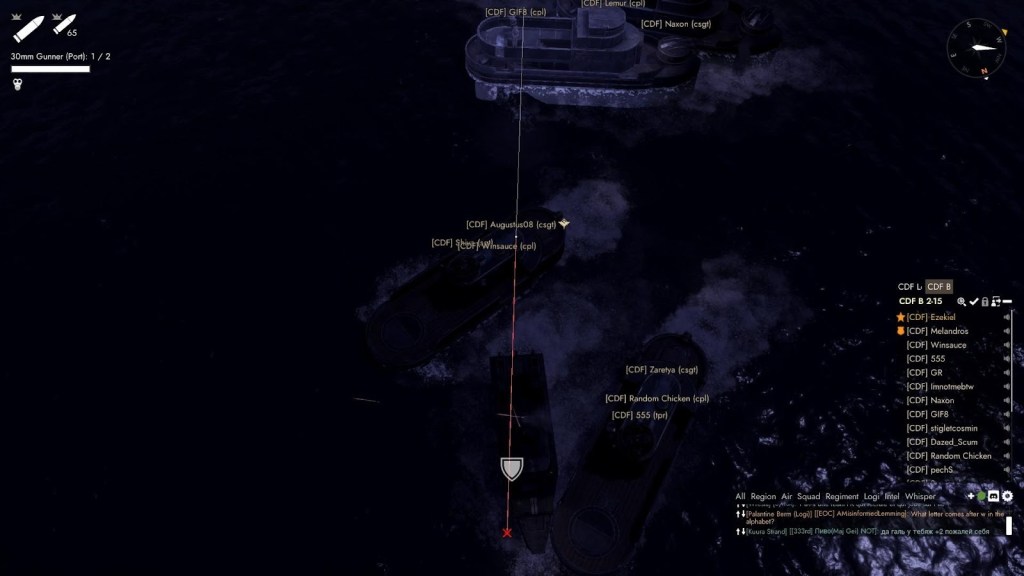Switch chat to the Region channel
1024x576 pixels.
click(763, 496)
